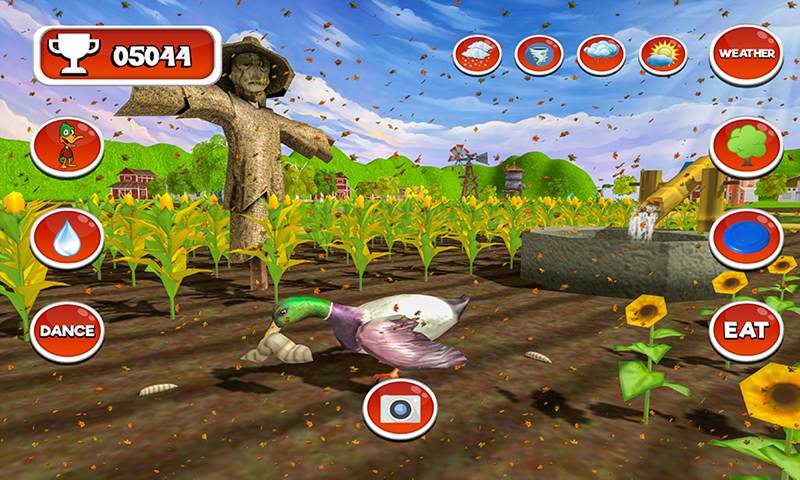The height and width of the screenshot is (480, 800).
Task: Make the duck DANCE
Action: pos(68,331)
